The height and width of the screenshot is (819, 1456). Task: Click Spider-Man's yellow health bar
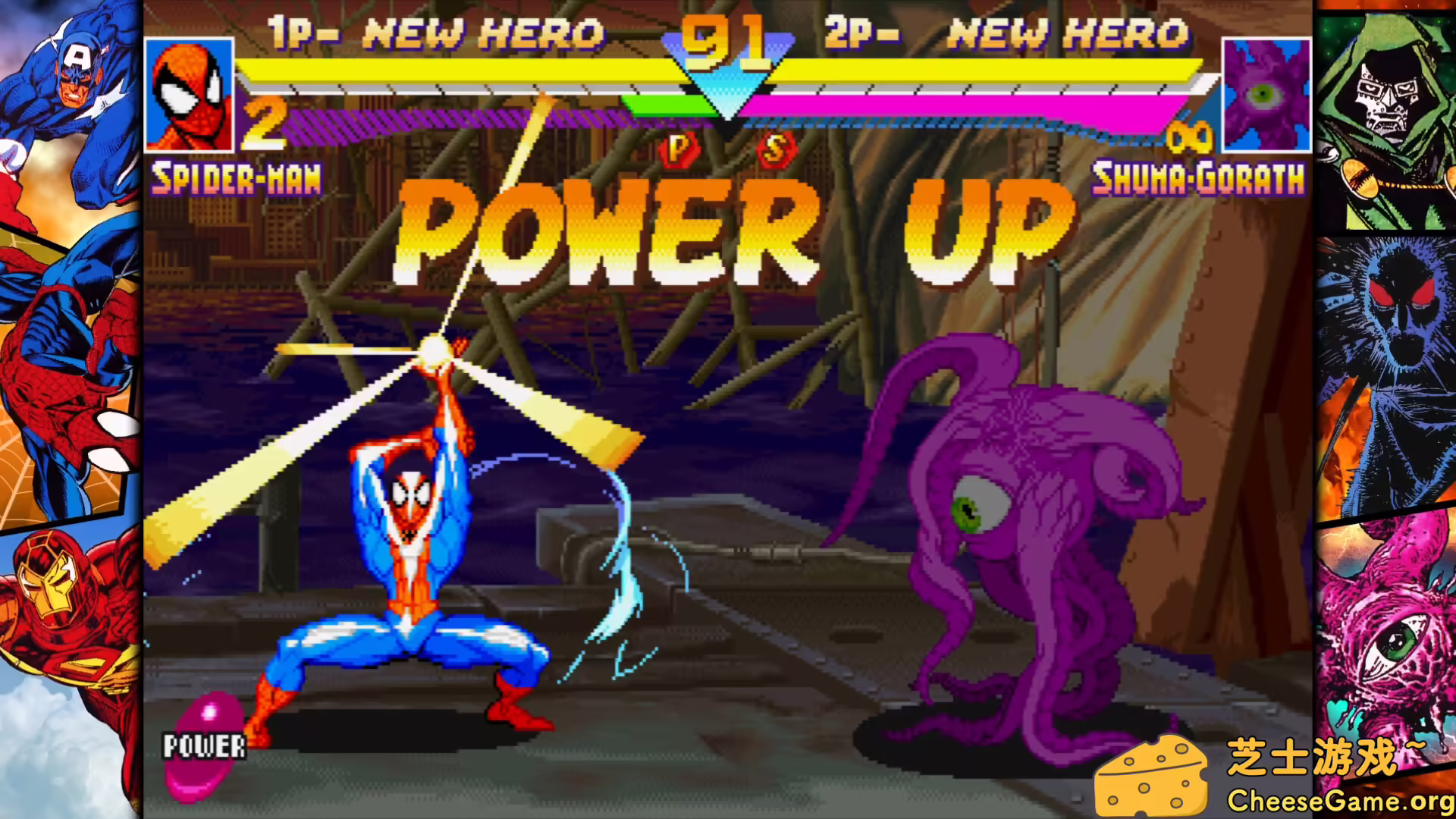tap(455, 72)
